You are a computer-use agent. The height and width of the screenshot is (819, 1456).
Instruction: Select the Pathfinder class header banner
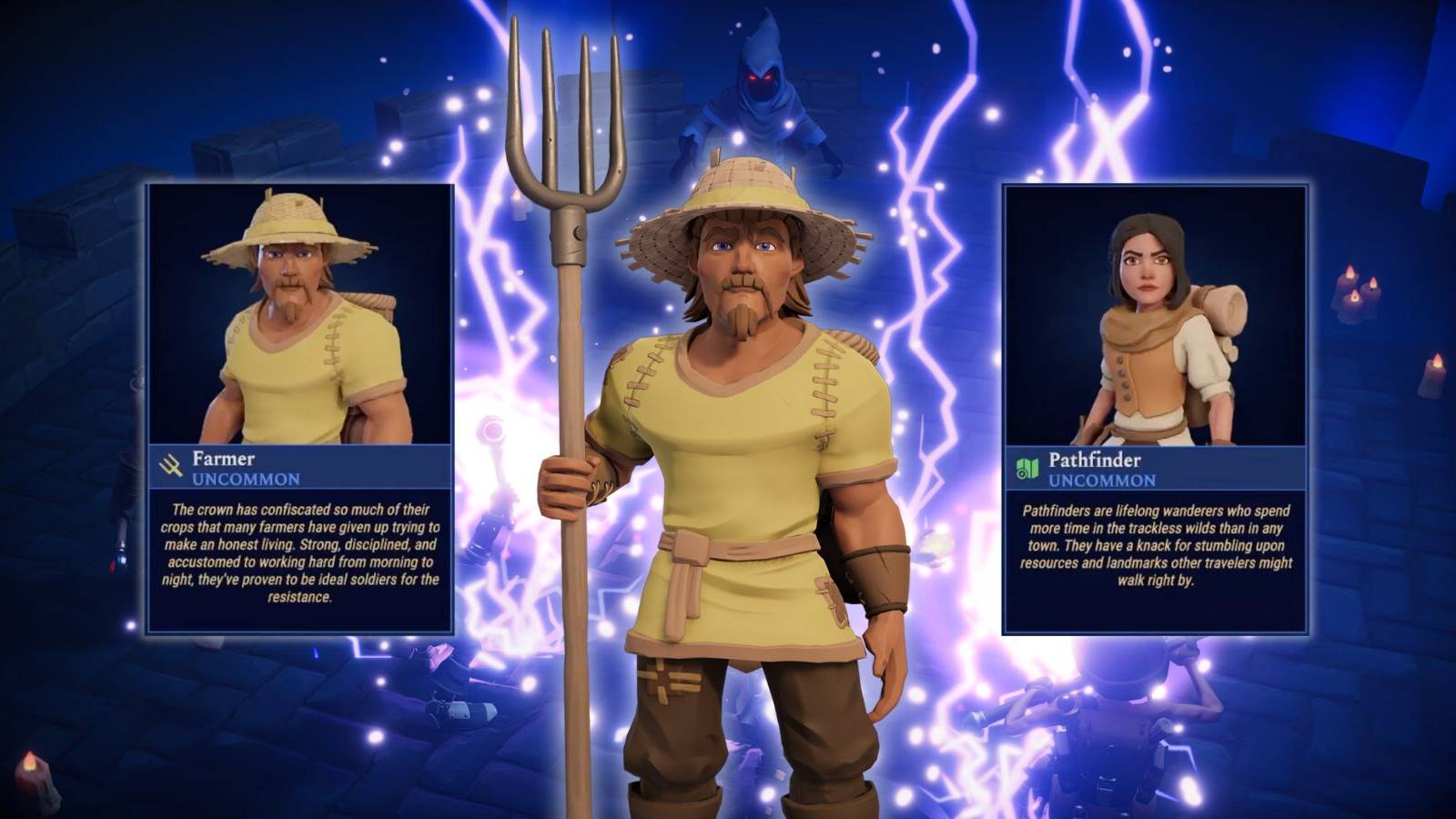pyautogui.click(x=1156, y=467)
